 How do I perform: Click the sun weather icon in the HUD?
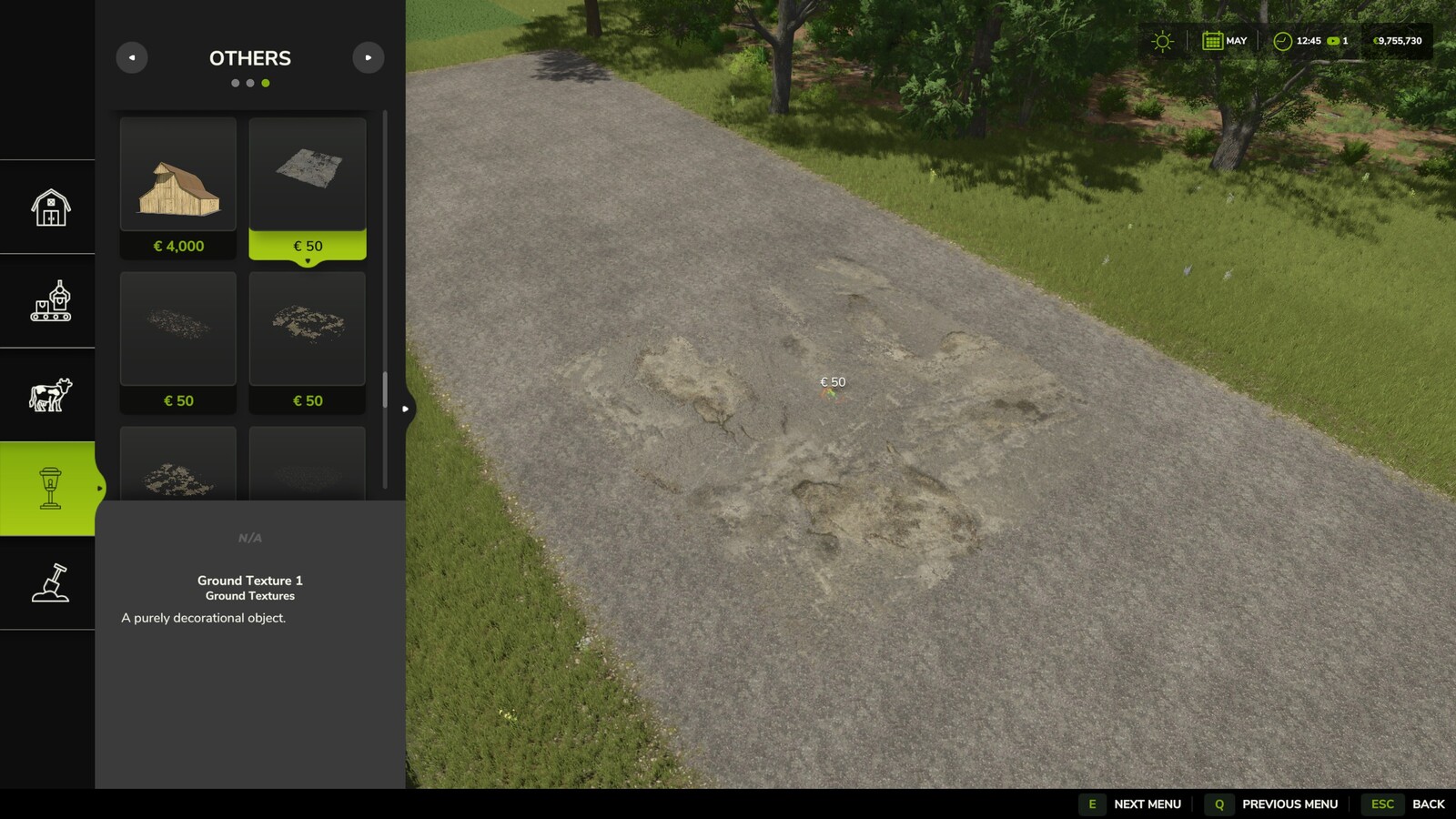(x=1161, y=41)
